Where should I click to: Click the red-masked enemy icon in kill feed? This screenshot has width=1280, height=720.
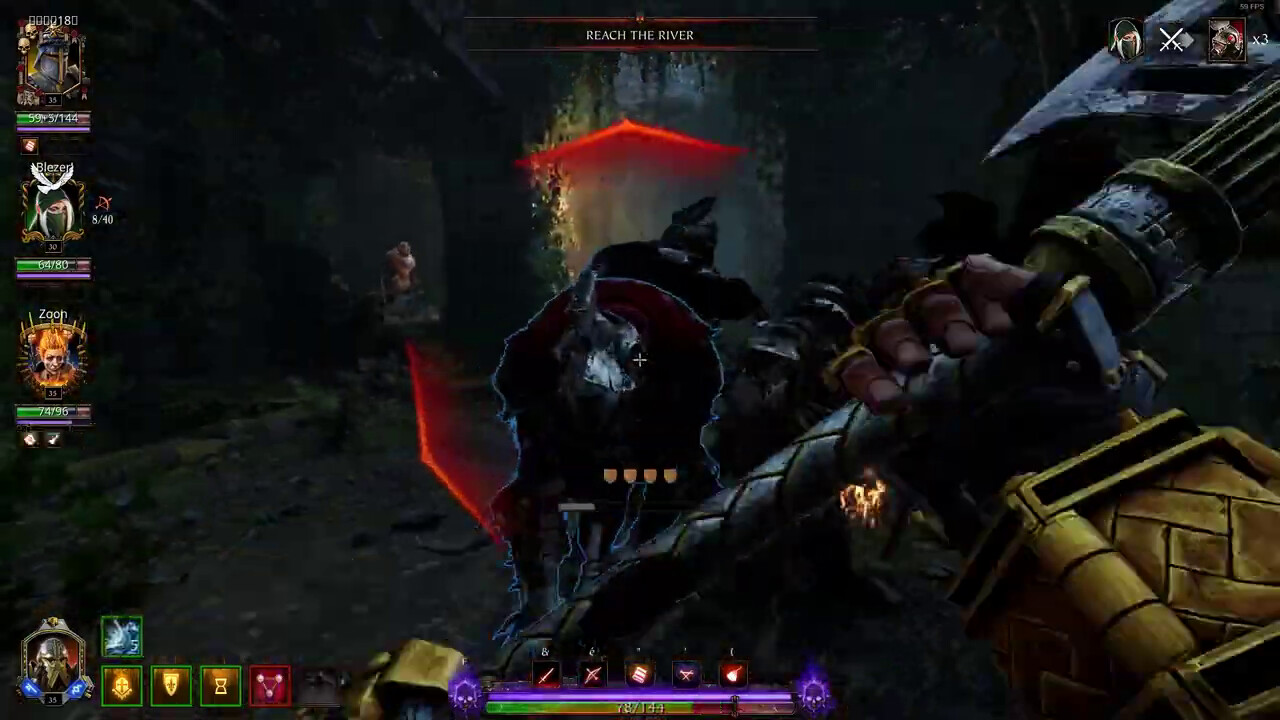tap(1227, 40)
